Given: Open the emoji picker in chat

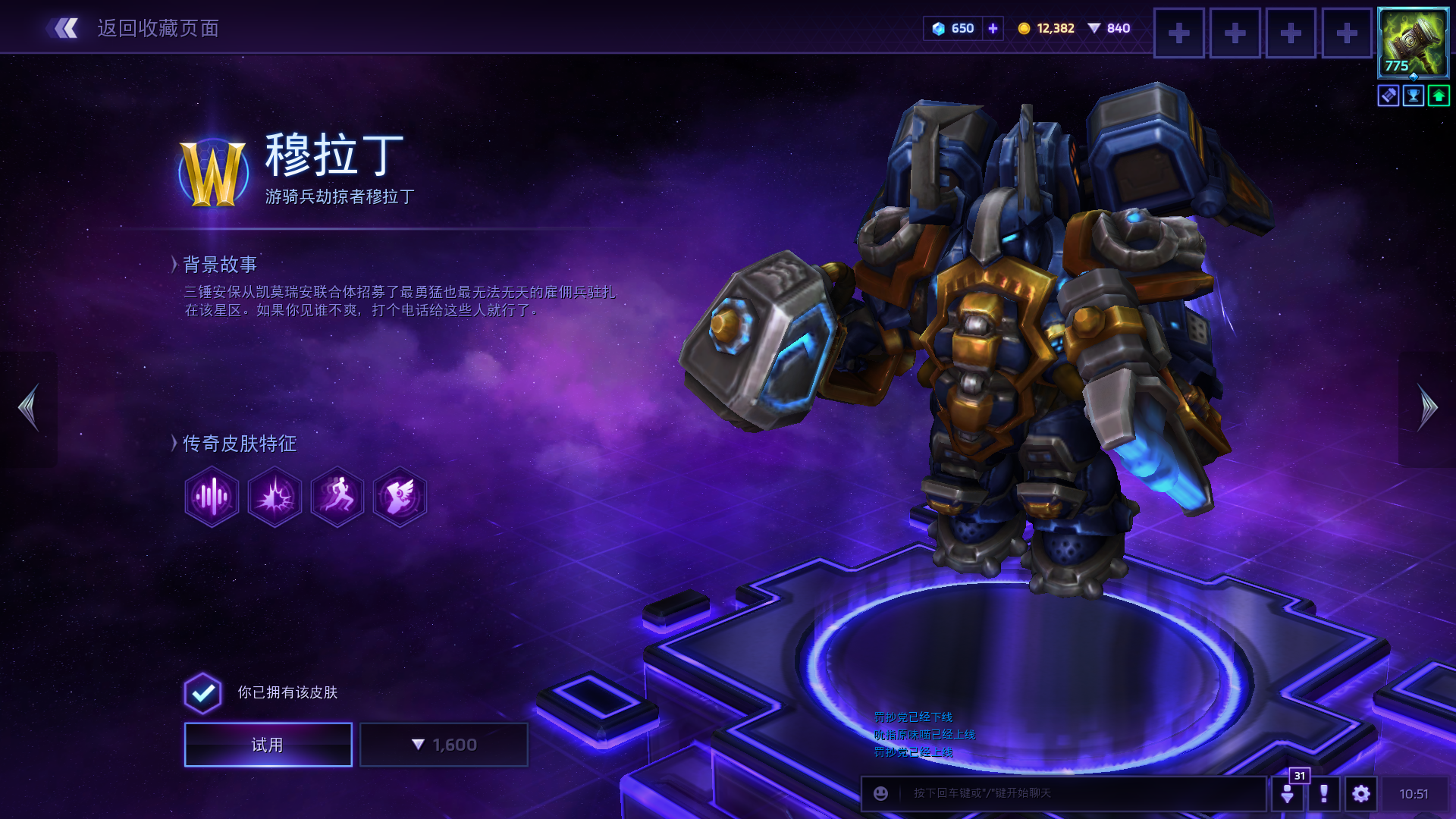Looking at the screenshot, I should pyautogui.click(x=880, y=793).
